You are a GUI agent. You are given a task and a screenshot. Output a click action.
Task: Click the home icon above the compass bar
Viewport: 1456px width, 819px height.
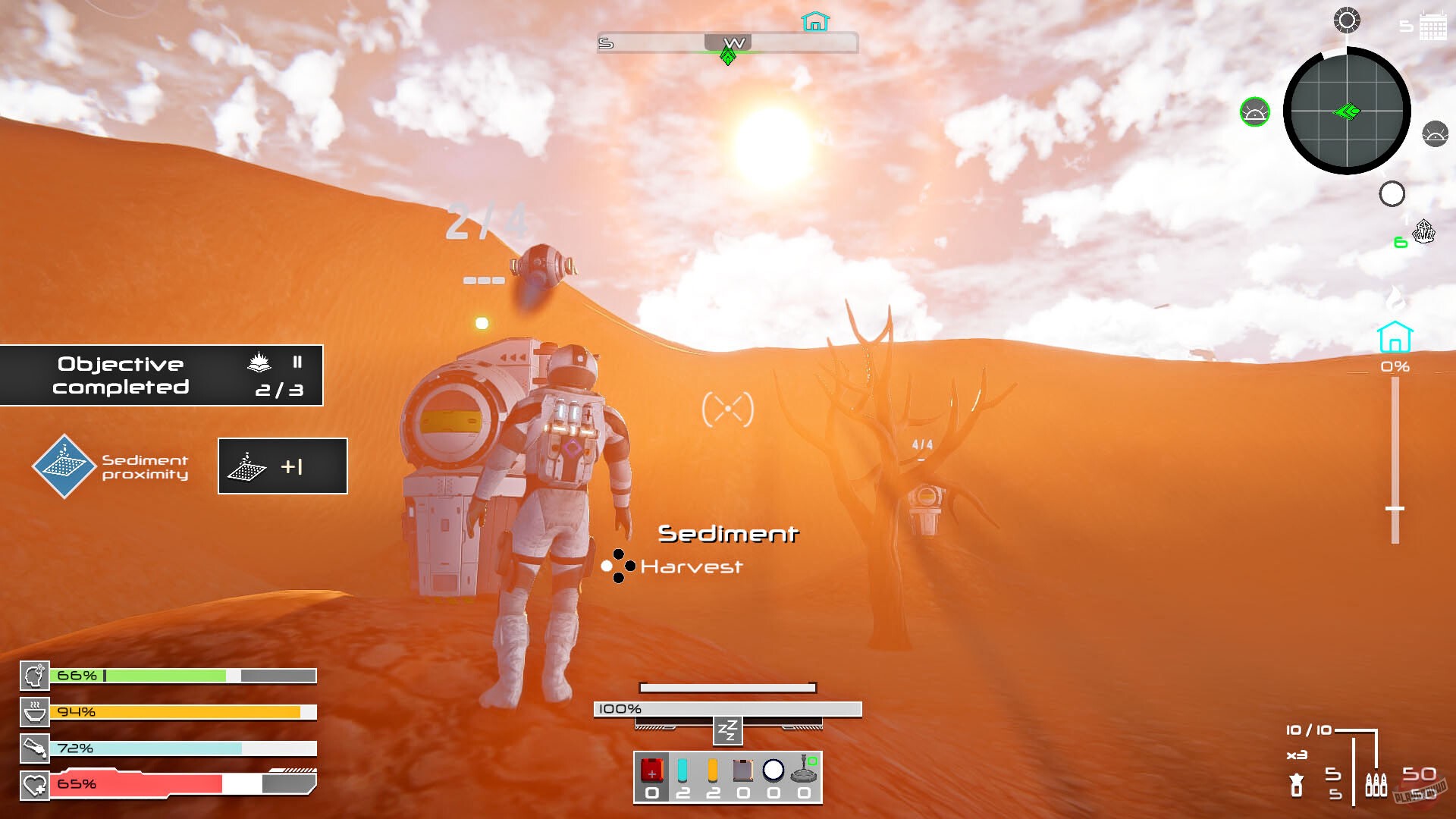coord(816,22)
